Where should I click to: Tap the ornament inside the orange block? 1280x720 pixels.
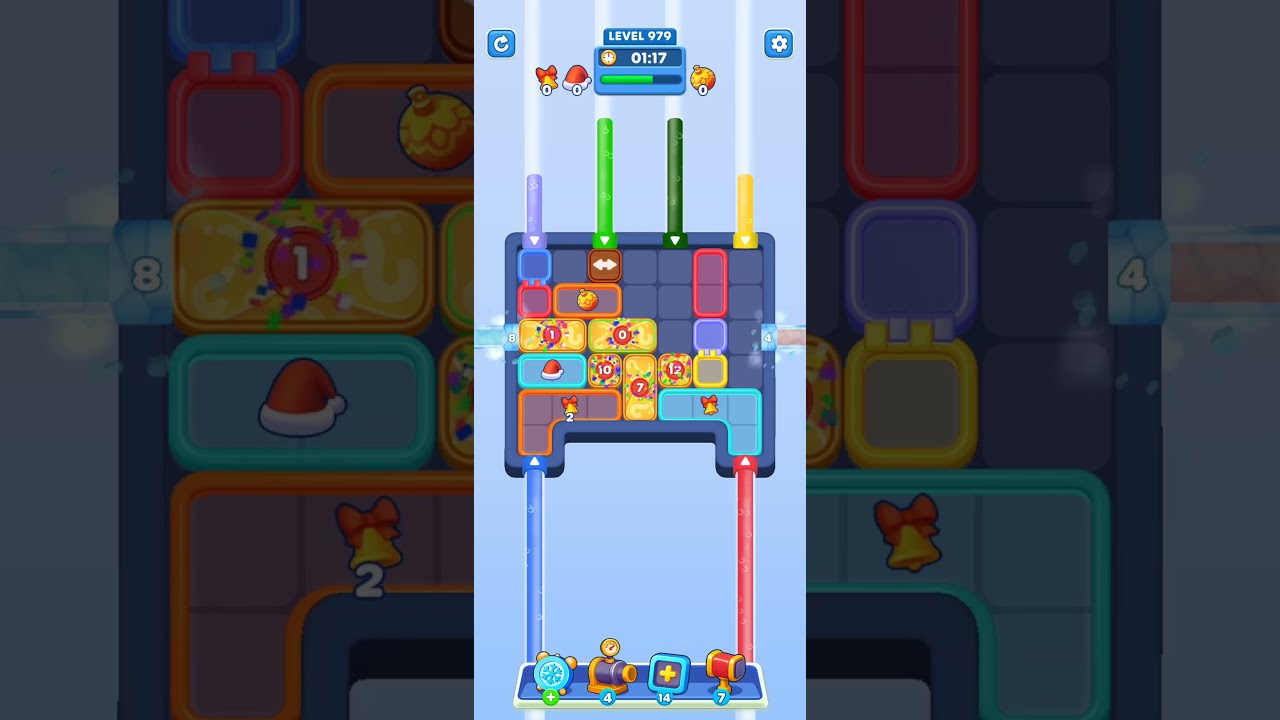[586, 299]
